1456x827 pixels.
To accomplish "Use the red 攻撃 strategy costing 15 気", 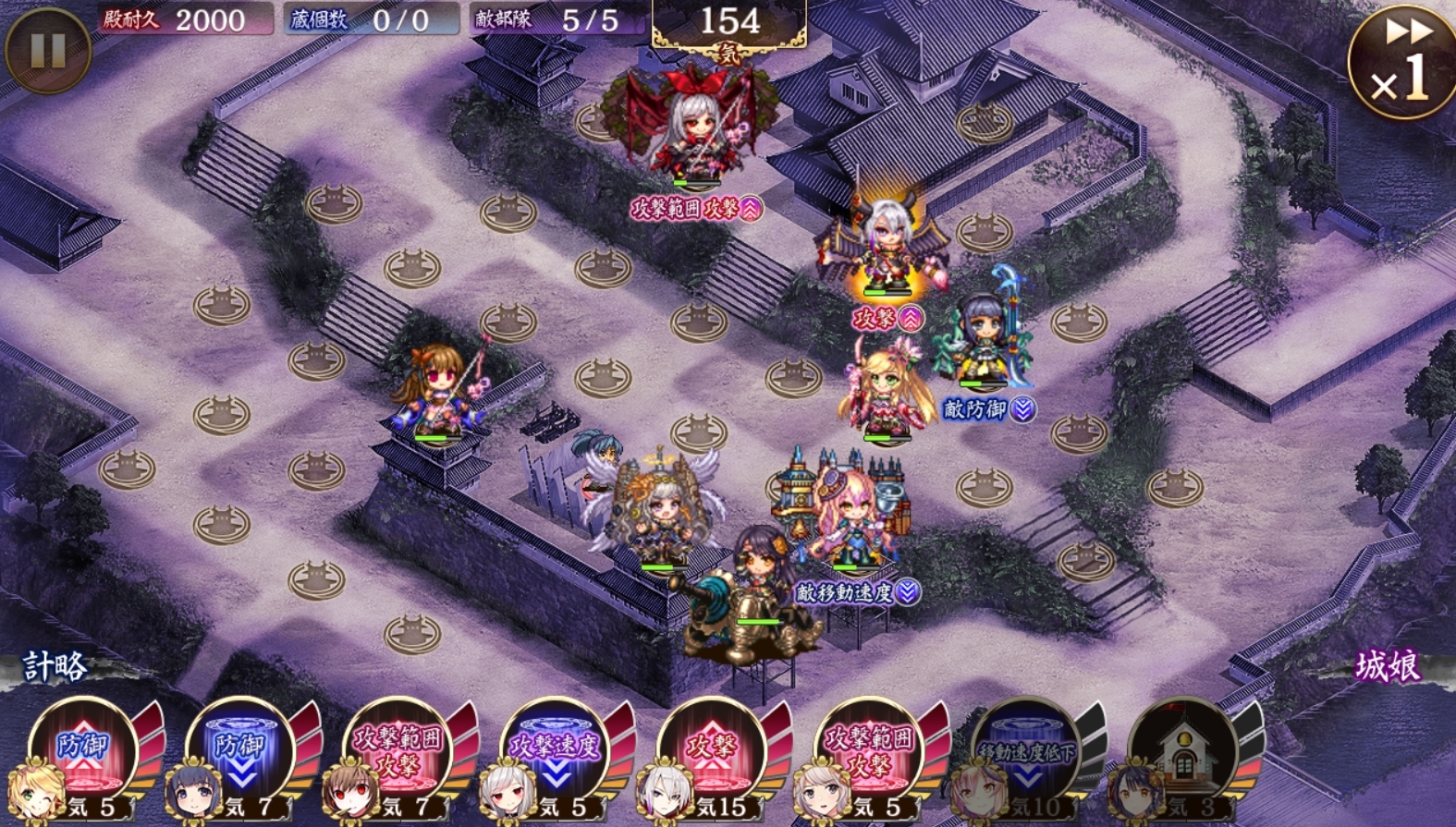I will coord(712,753).
